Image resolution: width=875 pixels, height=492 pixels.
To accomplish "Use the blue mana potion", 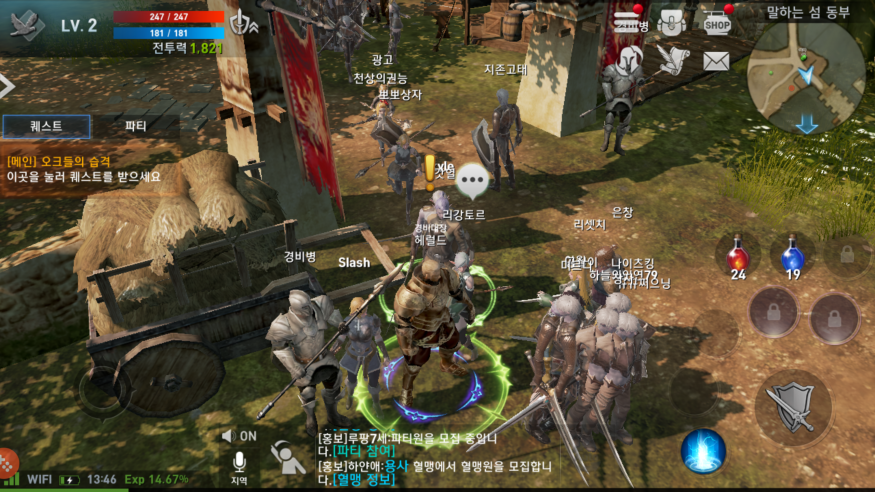I will 792,256.
